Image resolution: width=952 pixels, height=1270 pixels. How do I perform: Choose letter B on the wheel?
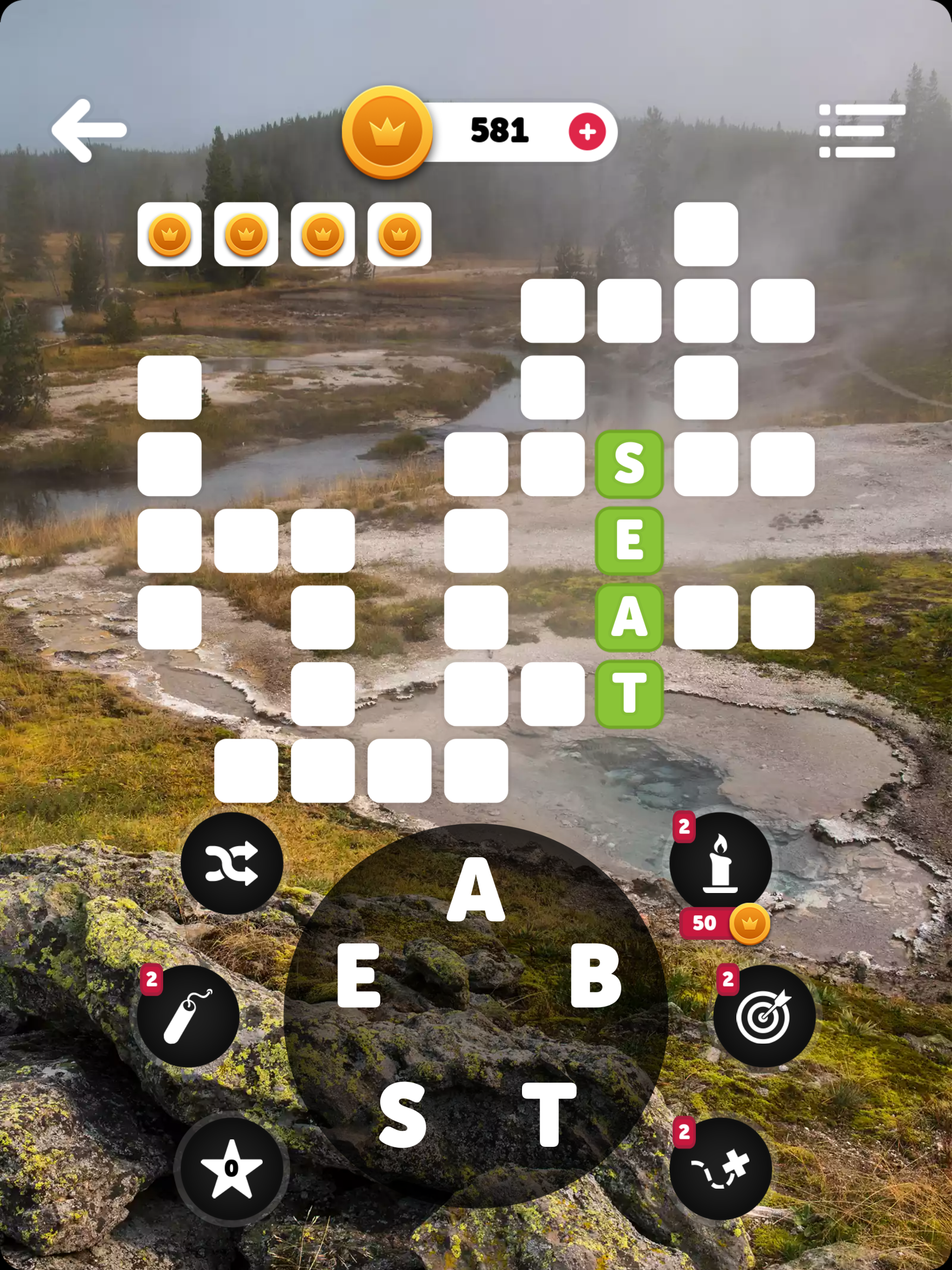(x=595, y=976)
